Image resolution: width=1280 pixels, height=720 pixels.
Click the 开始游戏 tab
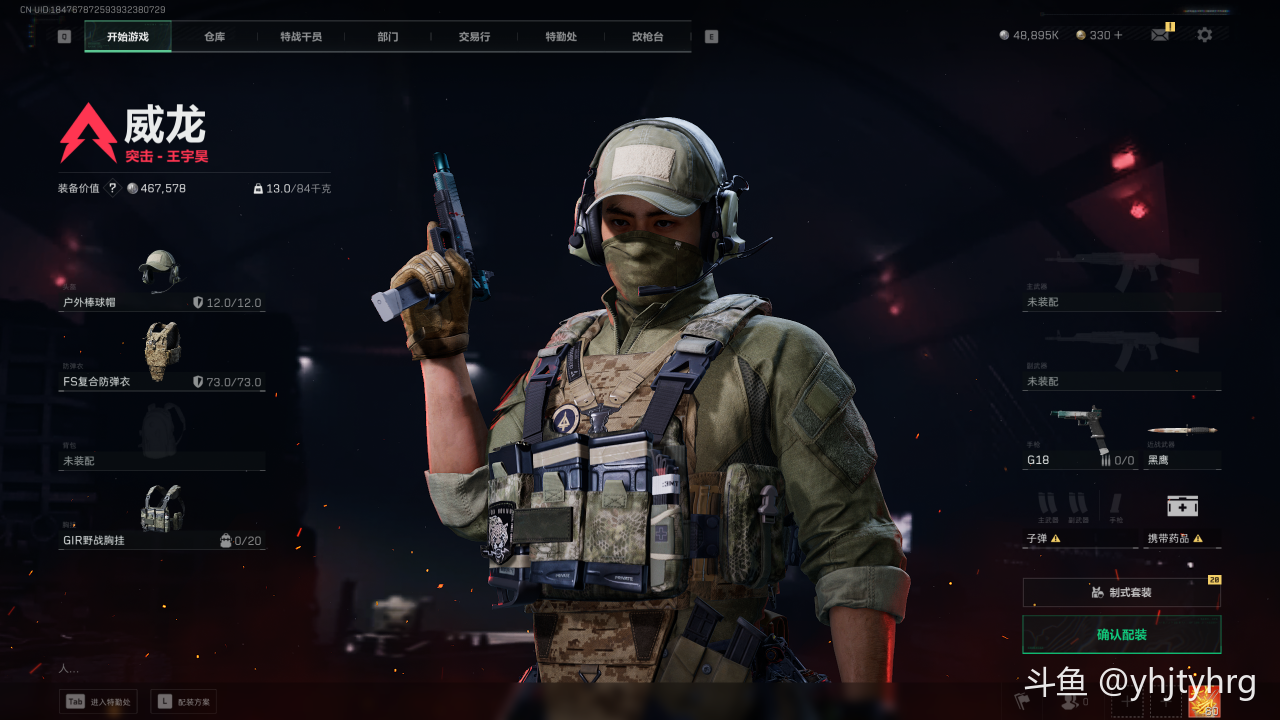coord(128,37)
